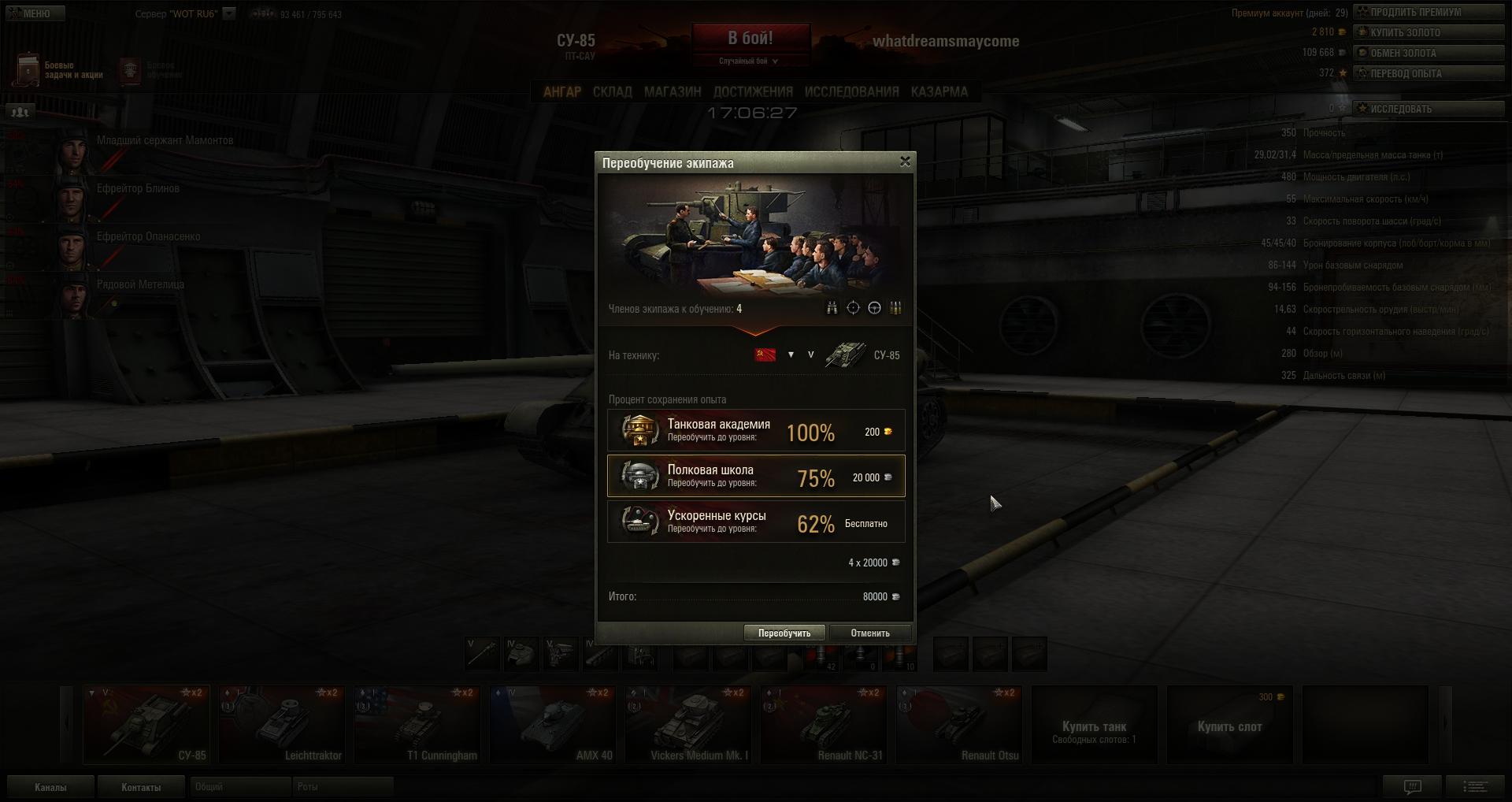Confirm retraining with the Переобучить button

tap(784, 633)
